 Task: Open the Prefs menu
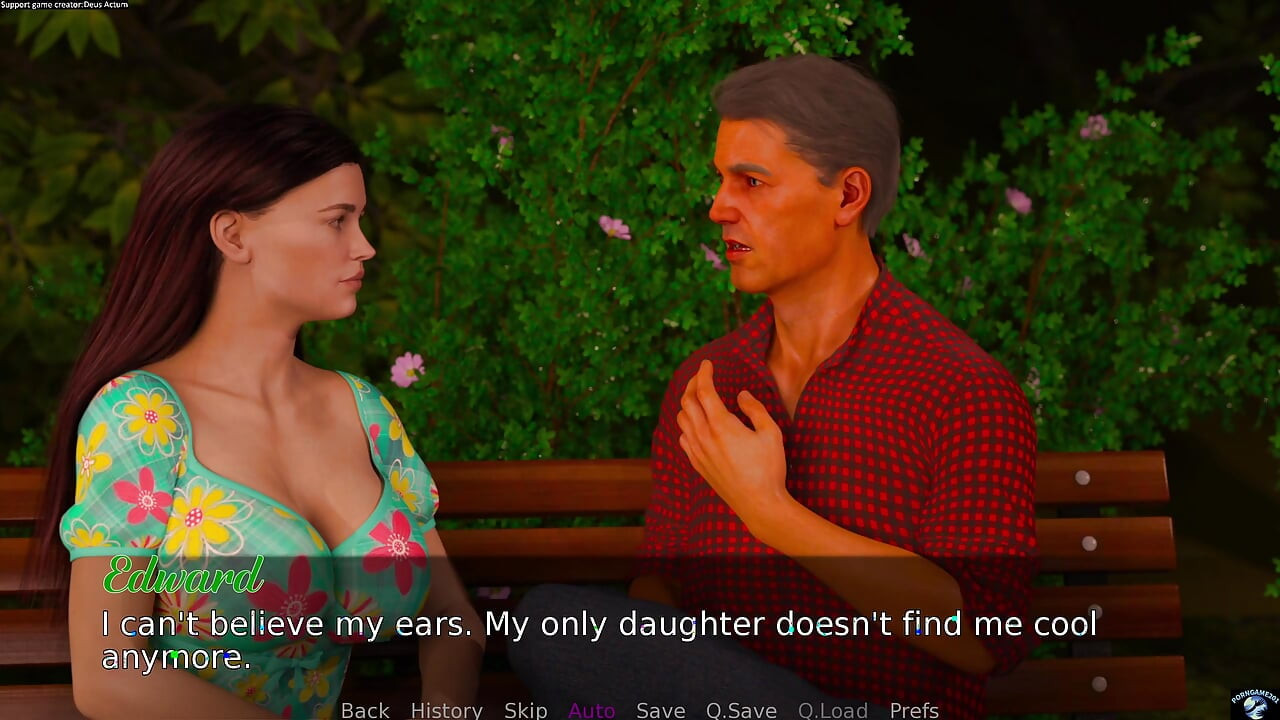point(914,710)
